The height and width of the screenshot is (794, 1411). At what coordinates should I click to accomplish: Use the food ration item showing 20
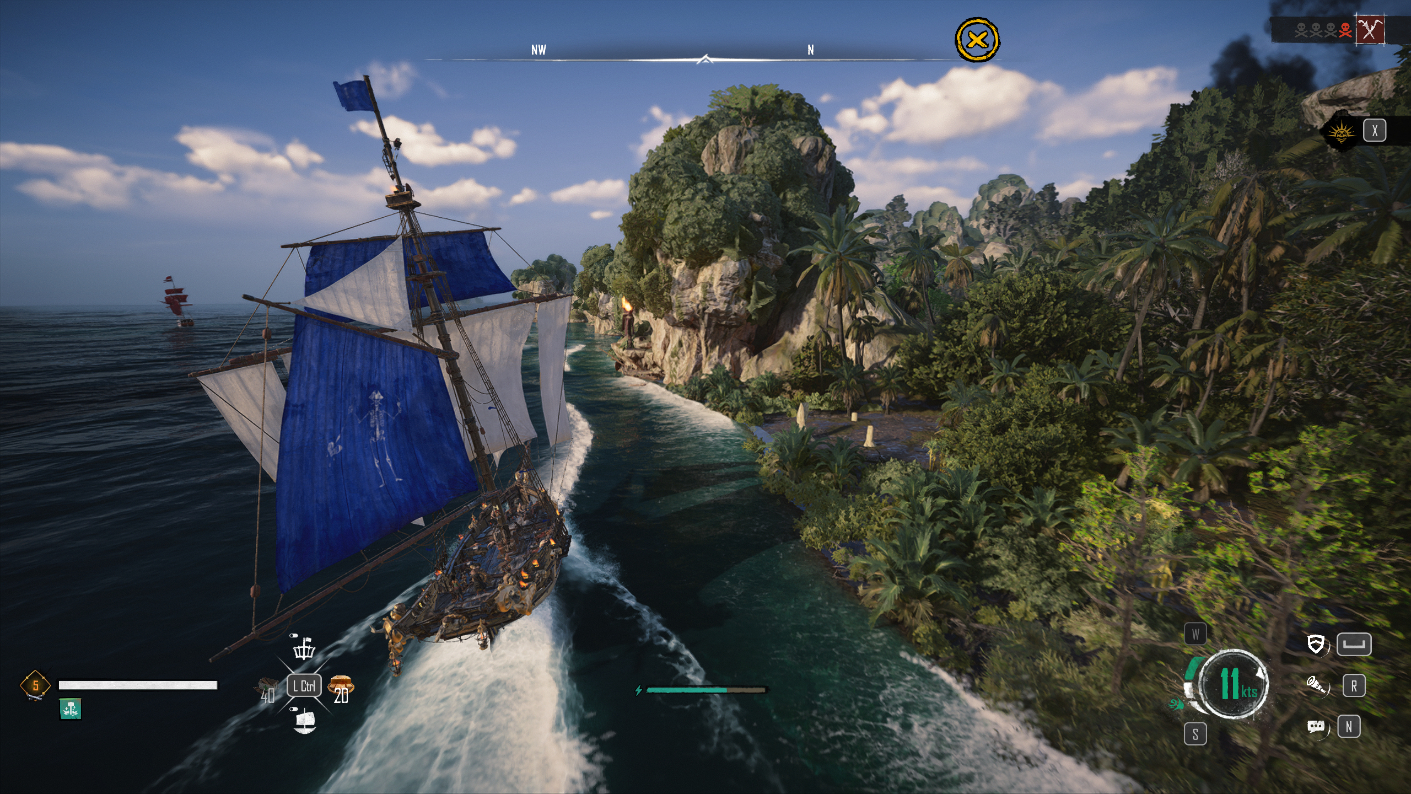pyautogui.click(x=341, y=686)
